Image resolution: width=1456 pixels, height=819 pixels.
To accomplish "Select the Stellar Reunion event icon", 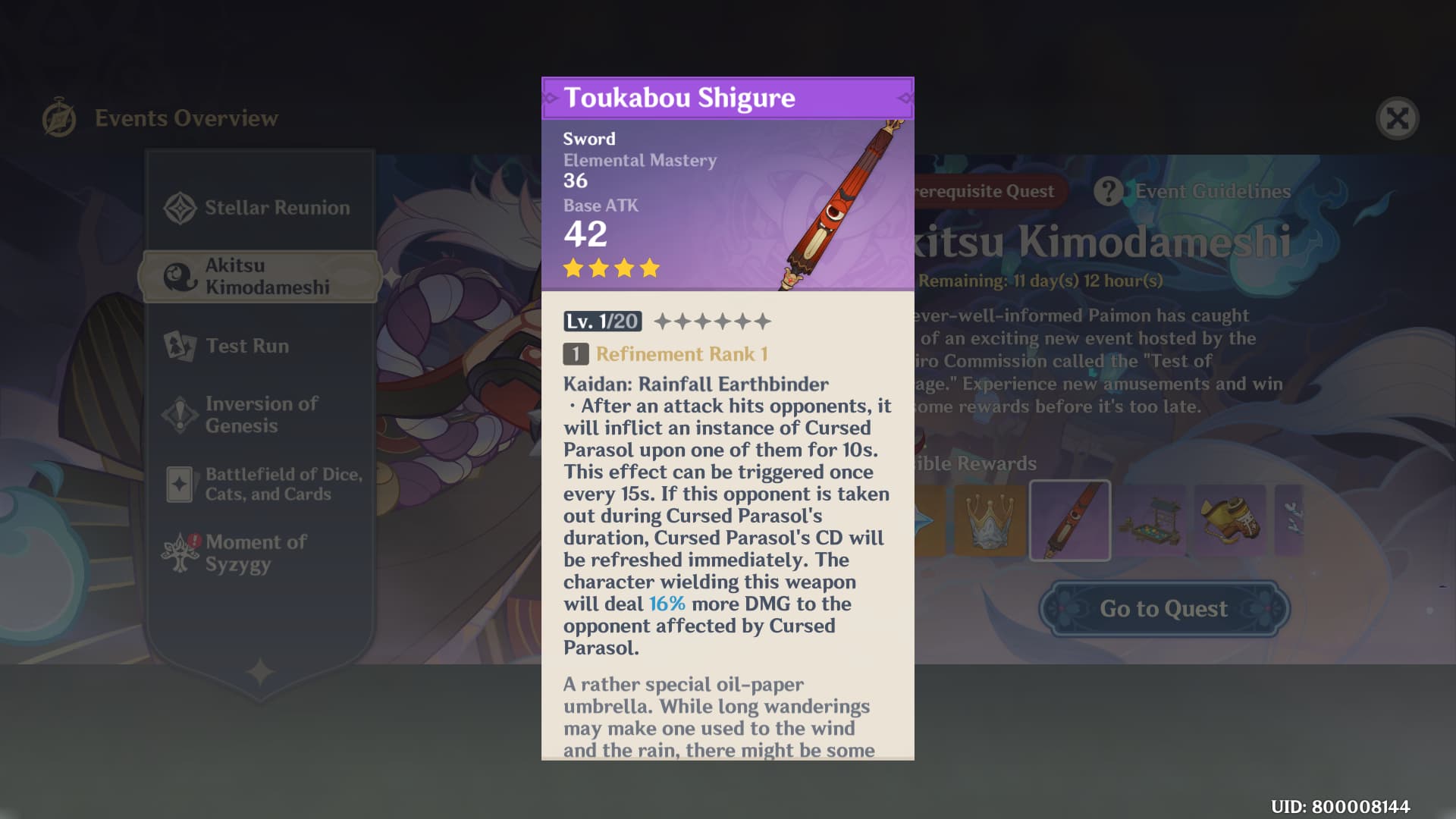I will coord(180,207).
